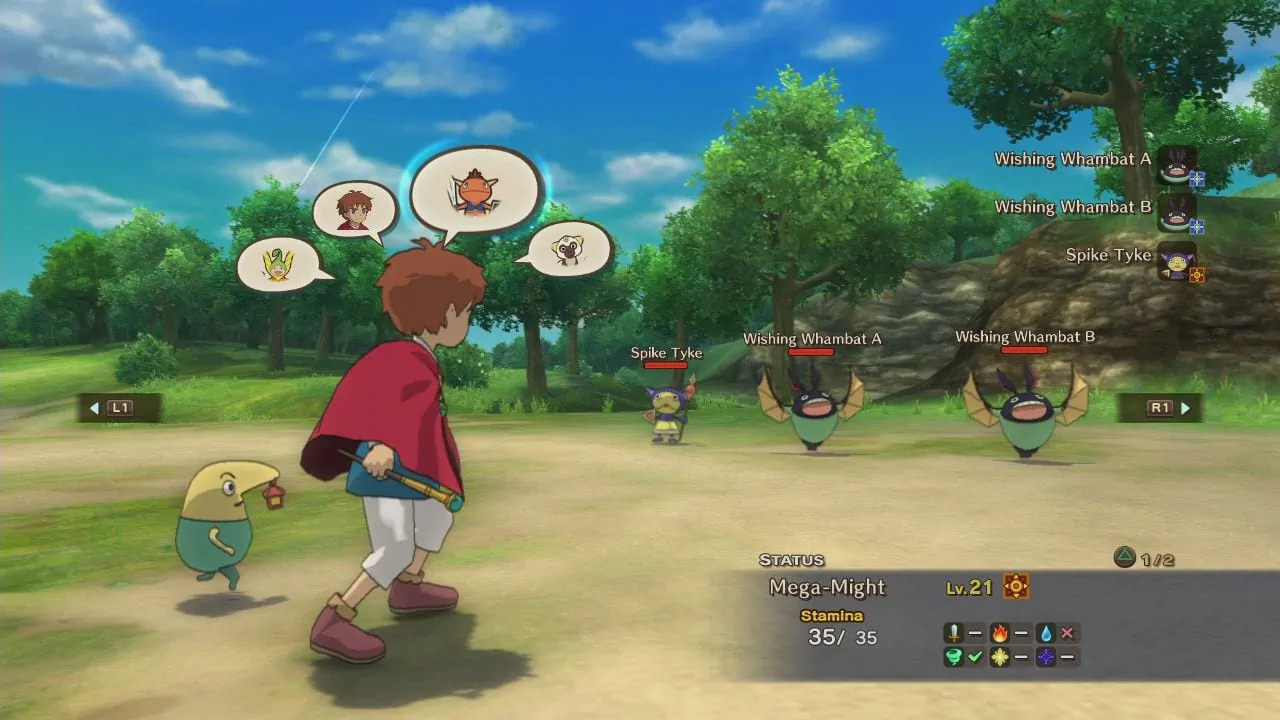Click Spike Tyke's red health bar

click(665, 364)
